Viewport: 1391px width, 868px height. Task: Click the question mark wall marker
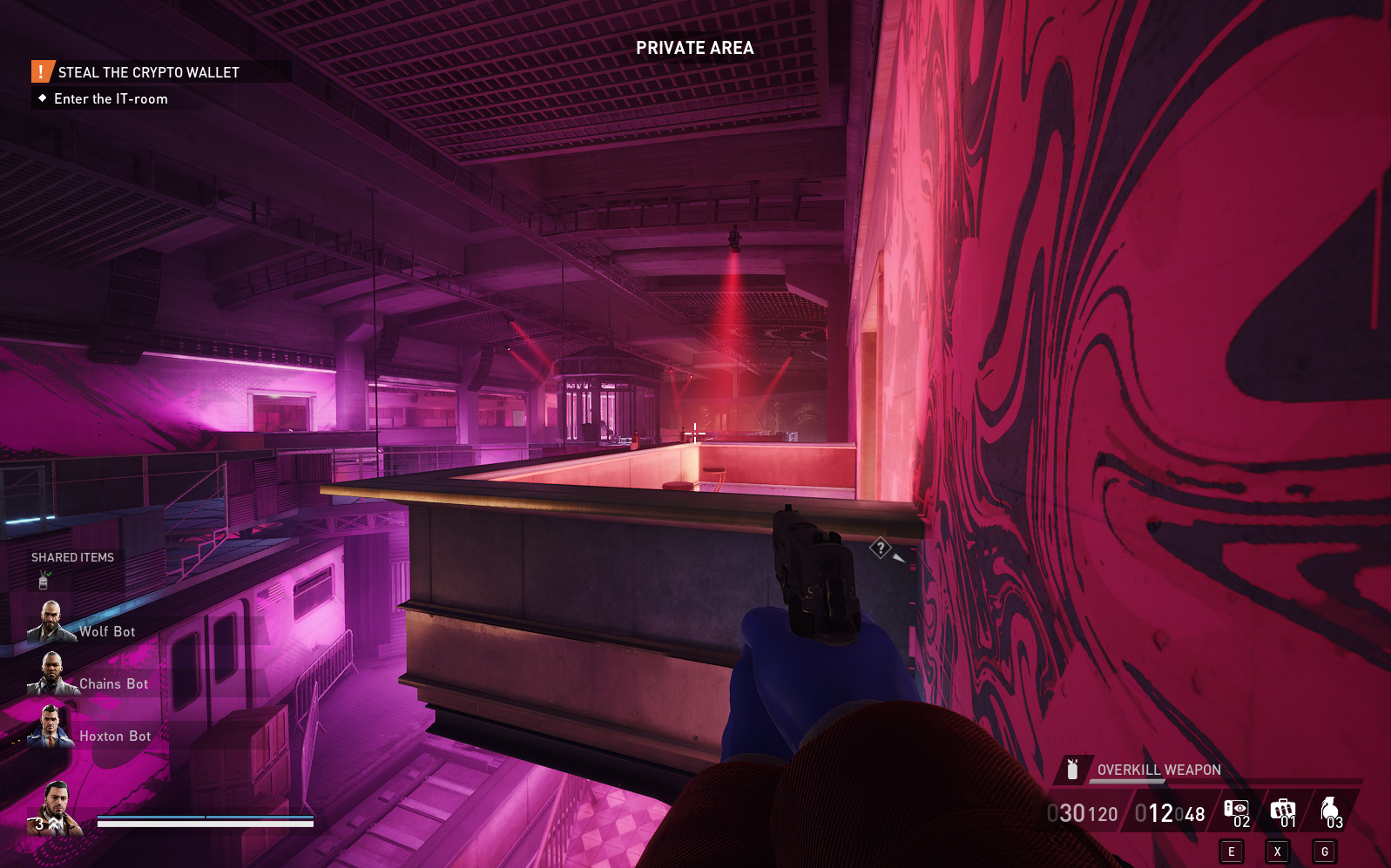tap(882, 548)
